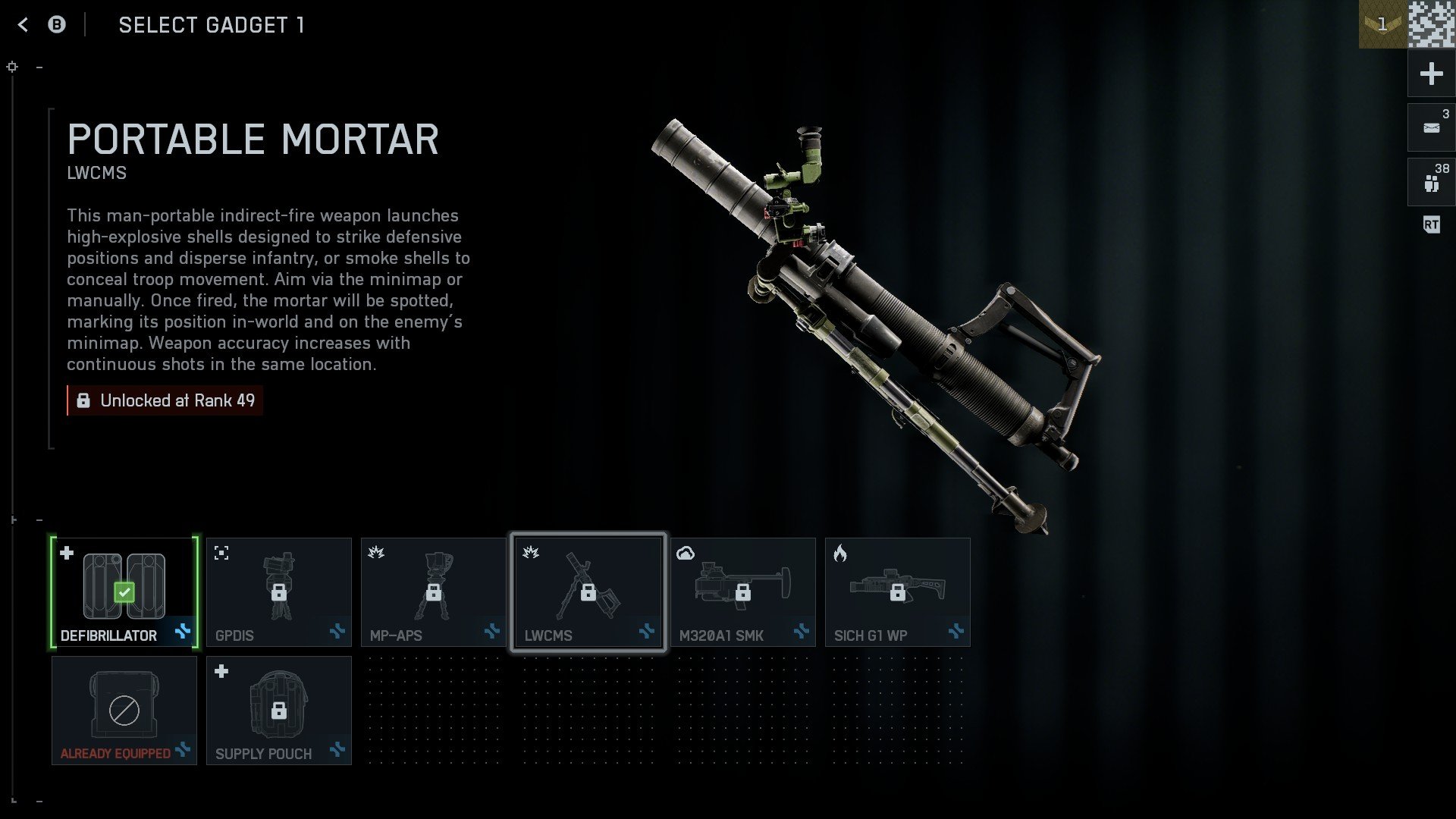
Task: Open the mail notifications with 3 unread messages
Action: [1430, 127]
